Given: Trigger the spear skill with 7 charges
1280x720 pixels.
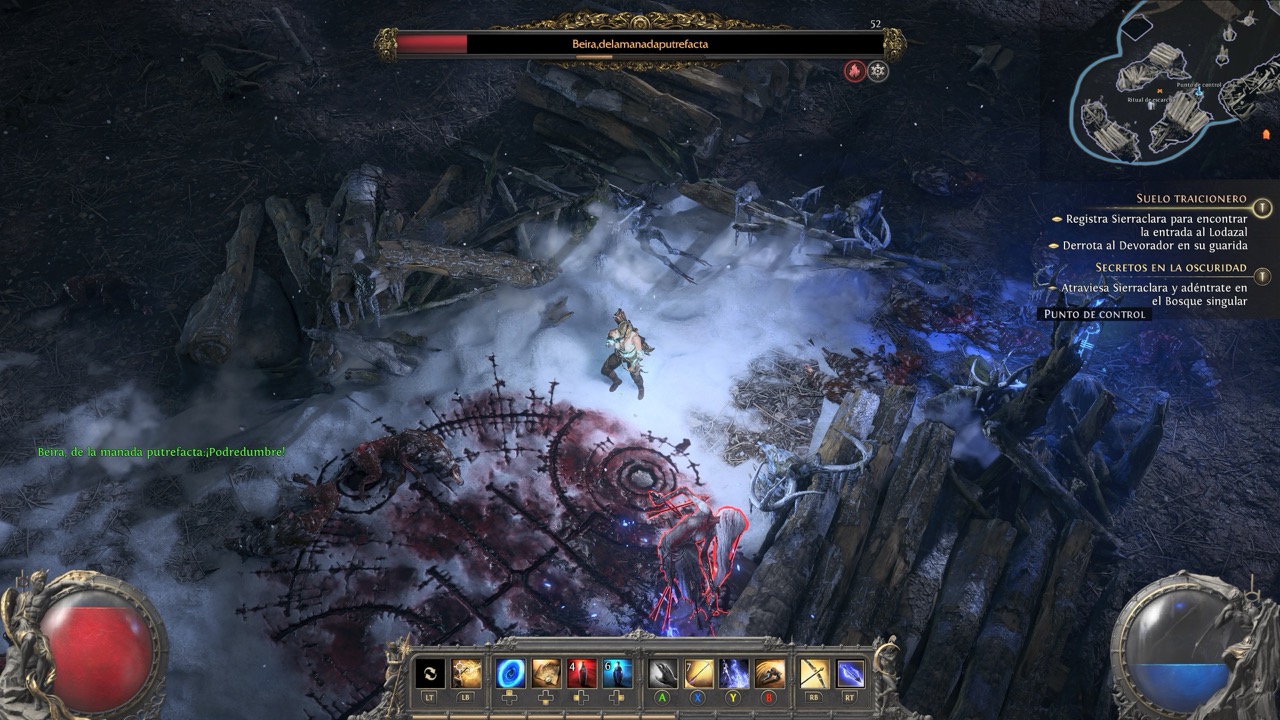Looking at the screenshot, I should (x=699, y=673).
